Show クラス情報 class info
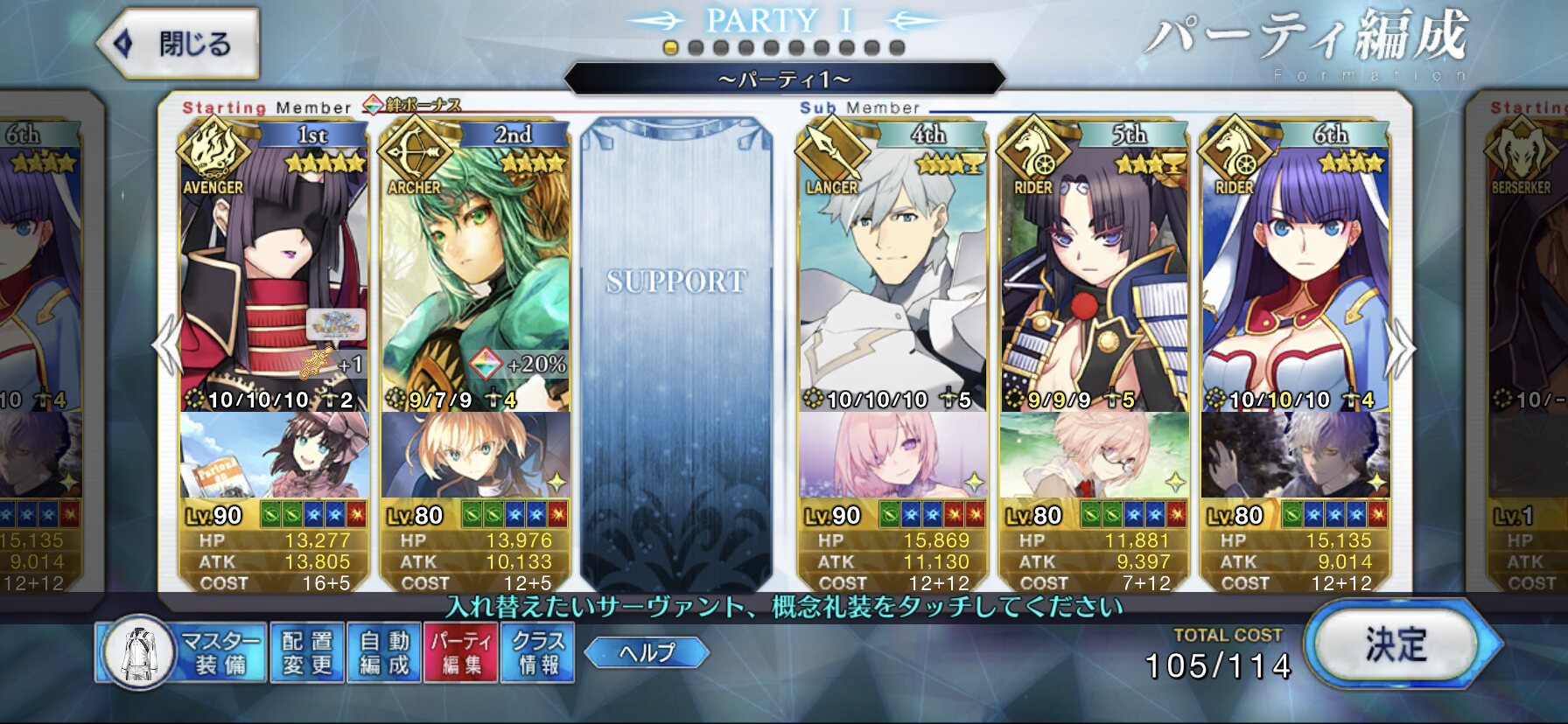Viewport: 1568px width, 724px height. click(x=537, y=652)
